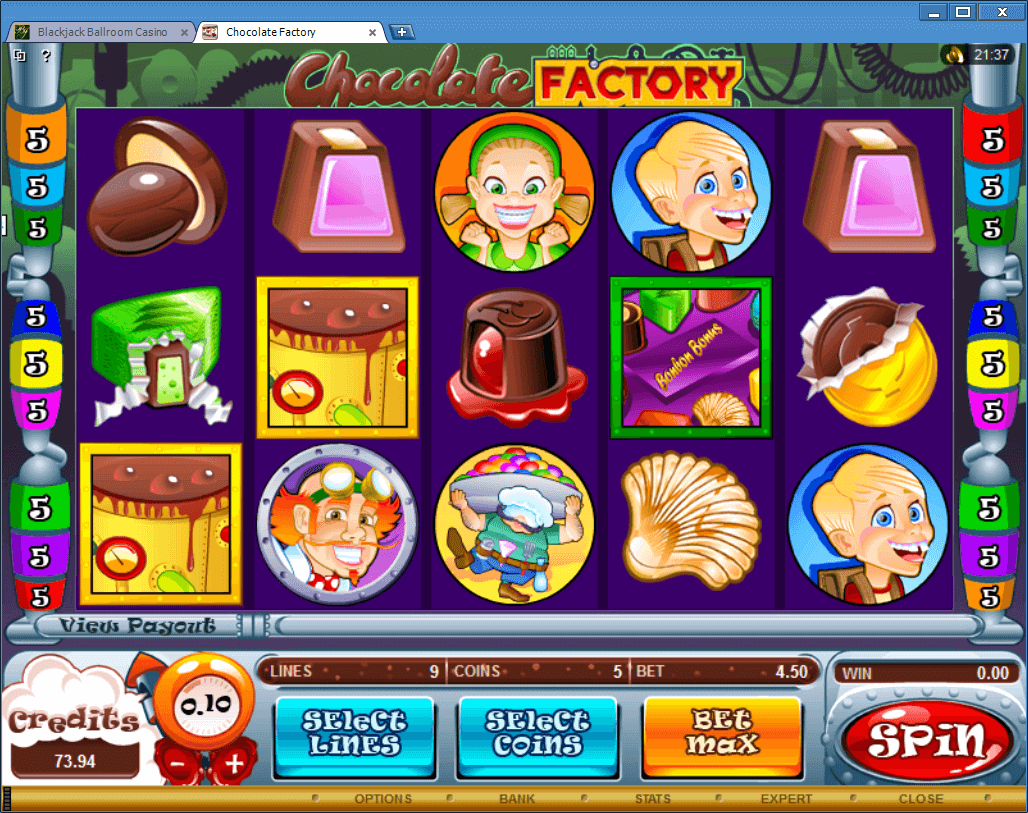Show the Stats panel
Image resolution: width=1028 pixels, height=813 pixels.
653,799
